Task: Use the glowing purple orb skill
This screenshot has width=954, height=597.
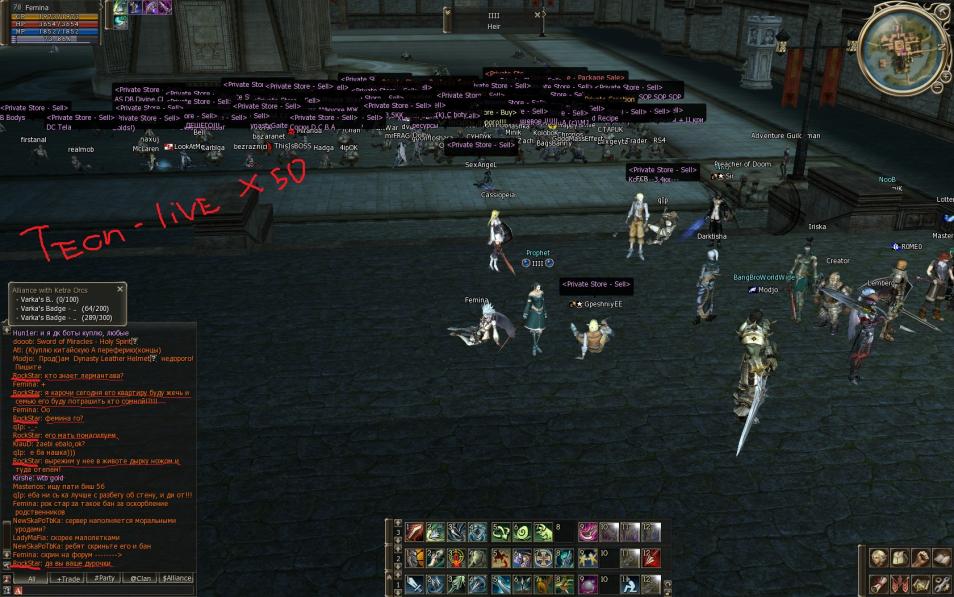Action: (589, 583)
